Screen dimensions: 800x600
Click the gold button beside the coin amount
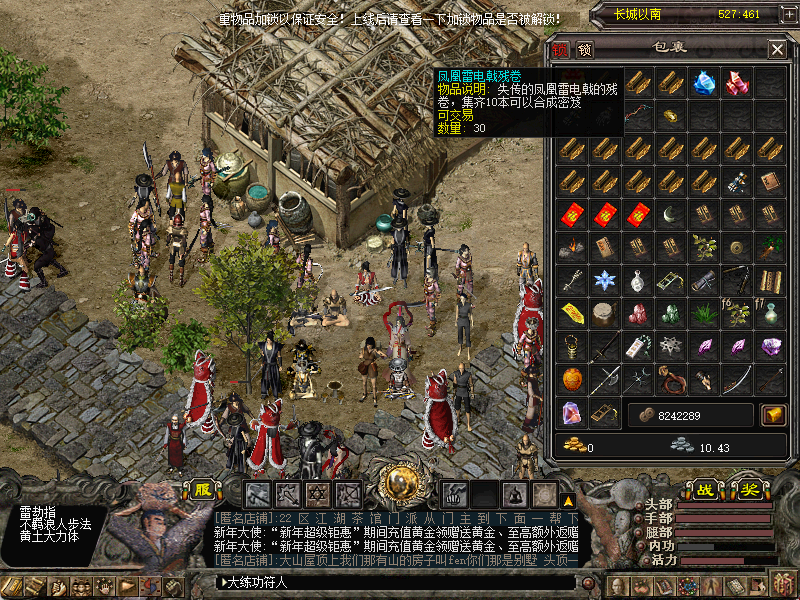[773, 414]
